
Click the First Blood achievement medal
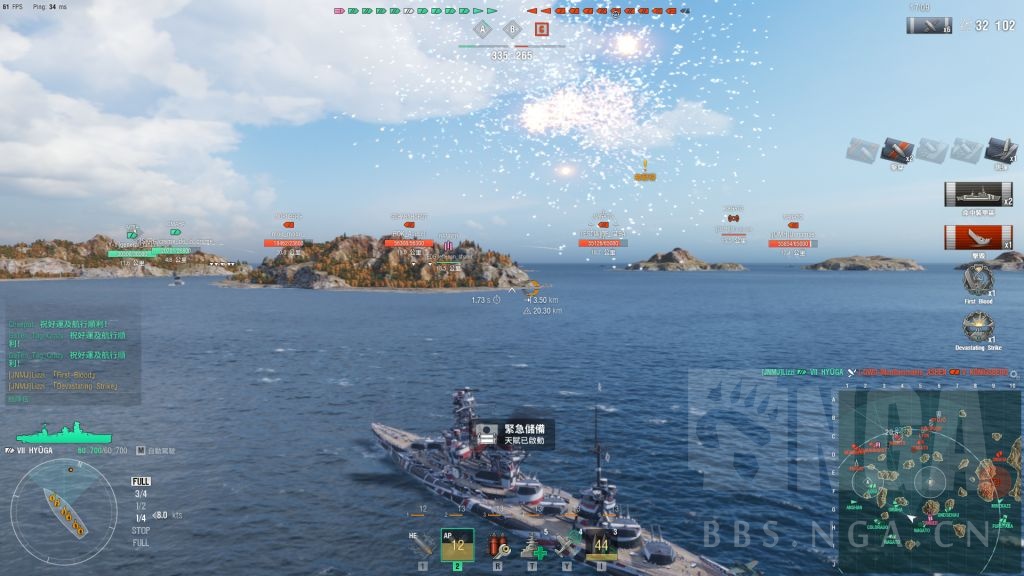(x=977, y=277)
